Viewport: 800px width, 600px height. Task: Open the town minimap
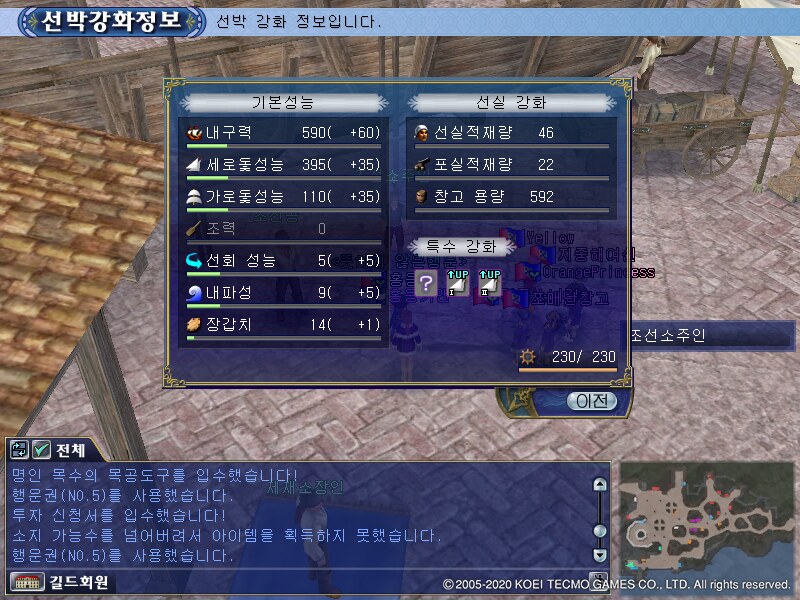pyautogui.click(x=705, y=517)
